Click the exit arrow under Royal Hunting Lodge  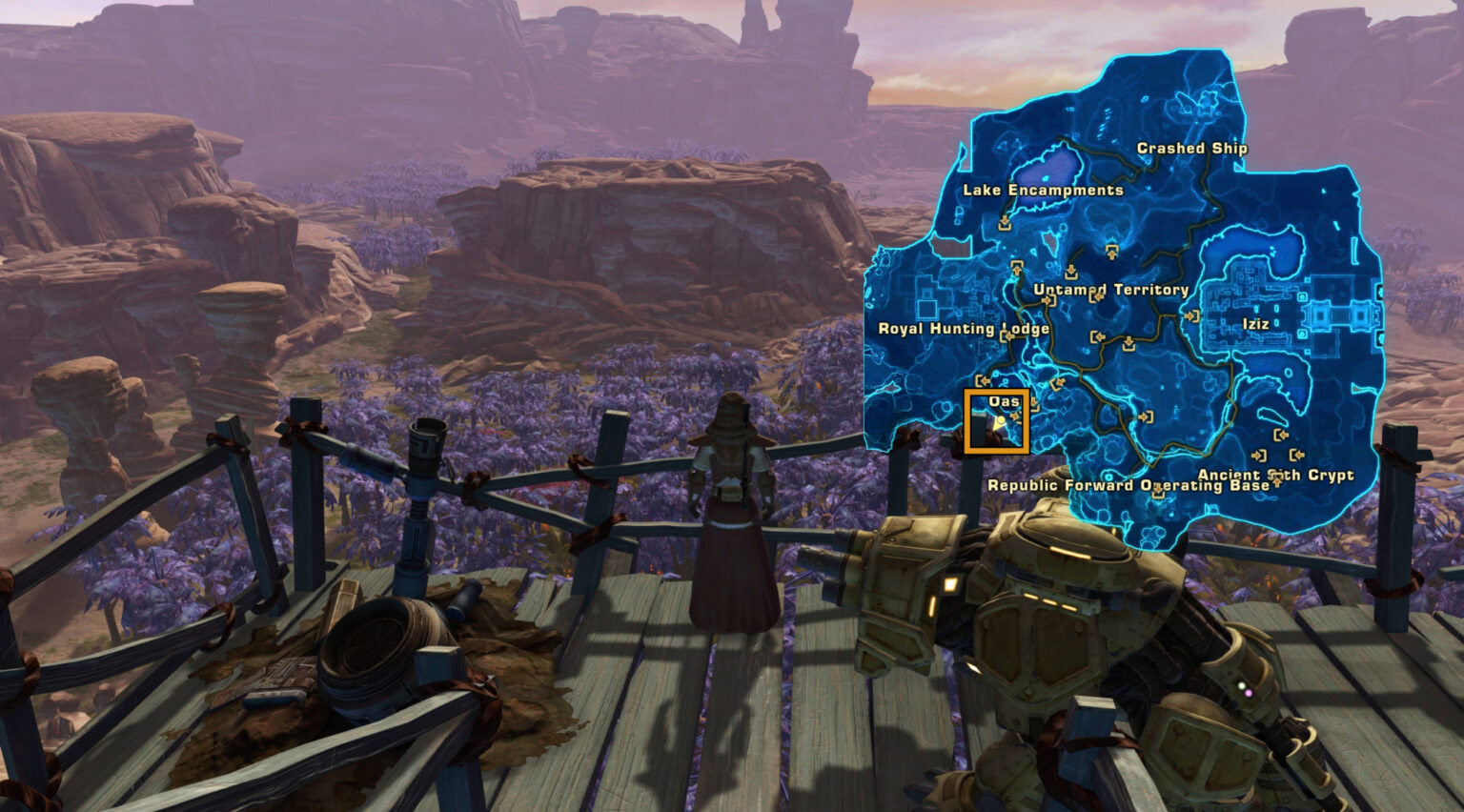tap(1008, 336)
